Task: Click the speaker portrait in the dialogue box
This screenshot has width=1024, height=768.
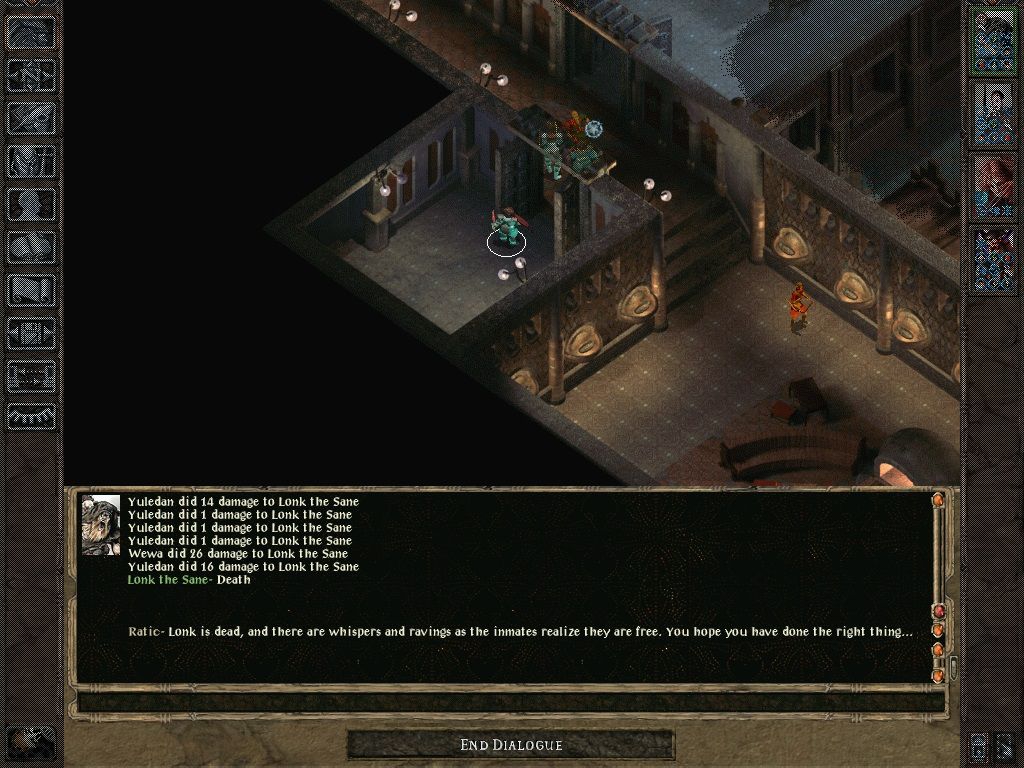Action: pyautogui.click(x=101, y=525)
